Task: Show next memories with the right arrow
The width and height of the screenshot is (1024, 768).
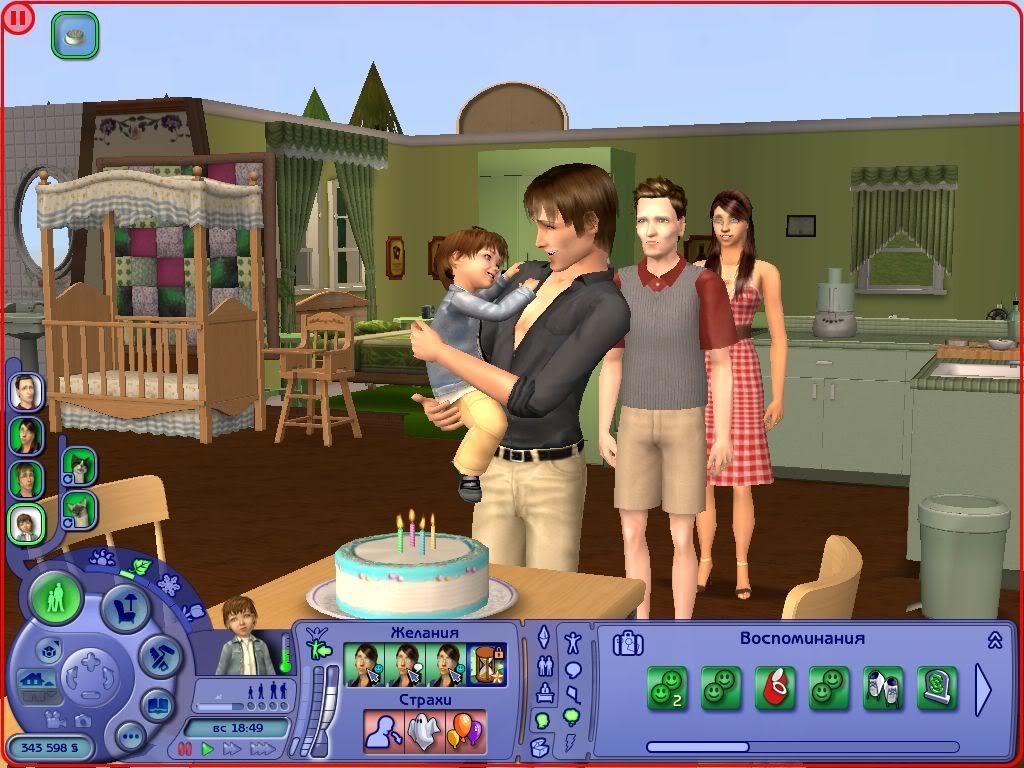Action: click(983, 689)
